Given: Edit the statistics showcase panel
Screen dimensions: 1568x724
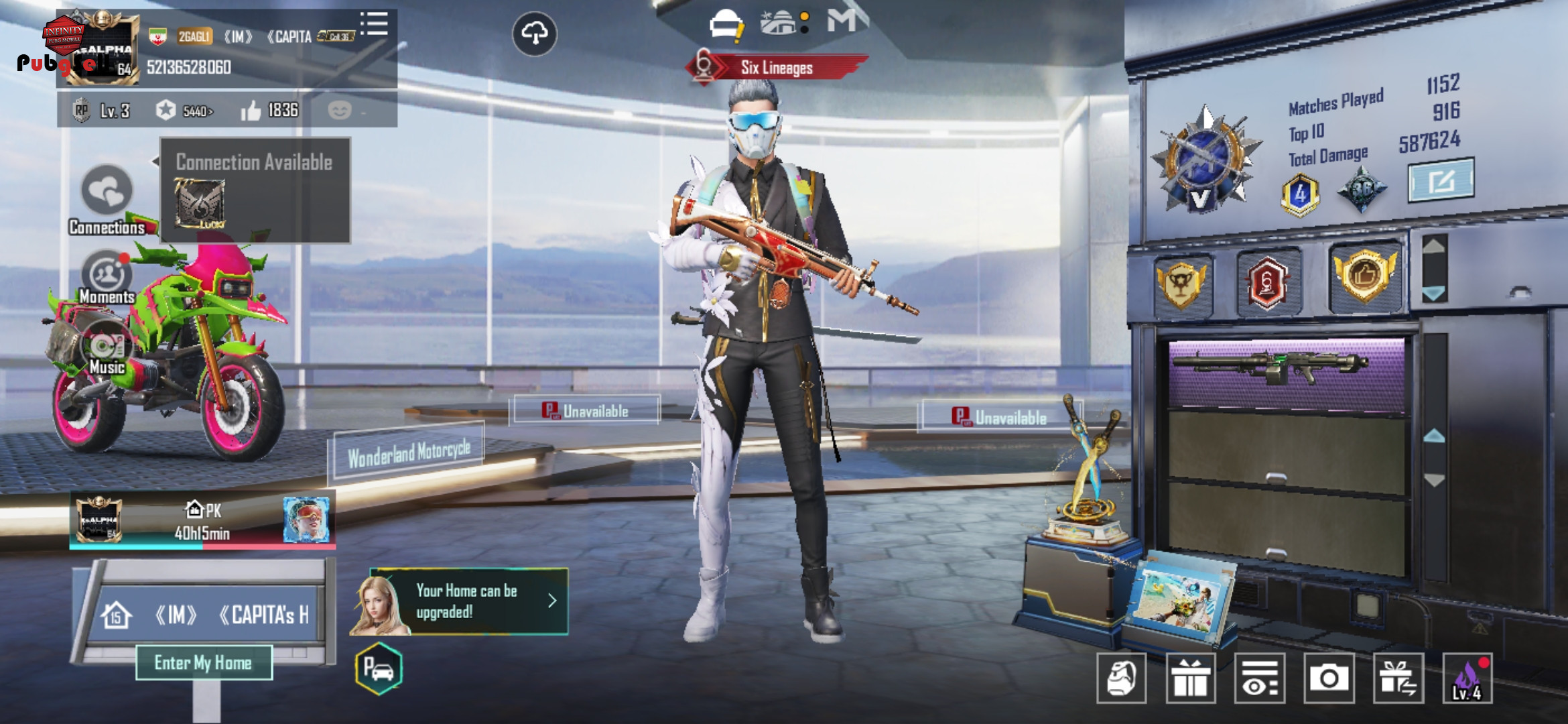Looking at the screenshot, I should point(1441,180).
